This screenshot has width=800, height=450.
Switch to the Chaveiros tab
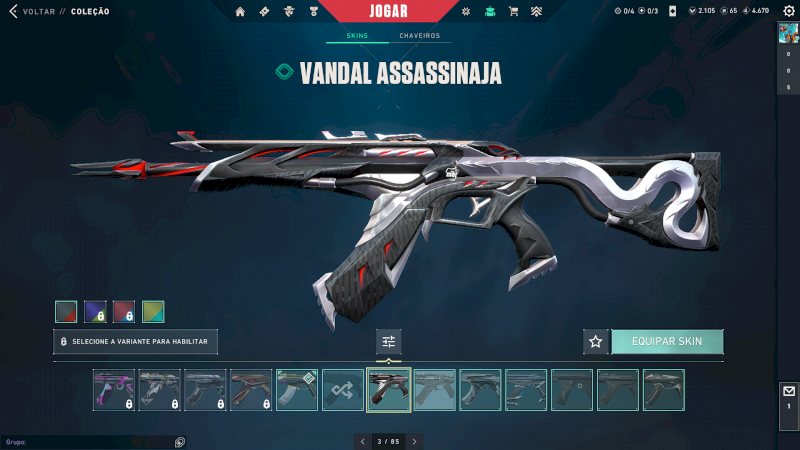(419, 36)
